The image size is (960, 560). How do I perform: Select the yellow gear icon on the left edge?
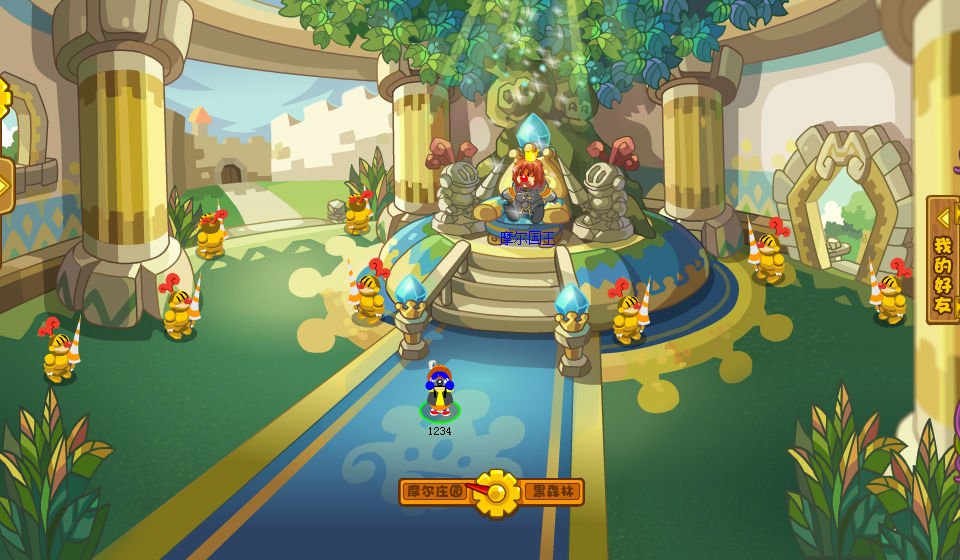click(x=4, y=98)
